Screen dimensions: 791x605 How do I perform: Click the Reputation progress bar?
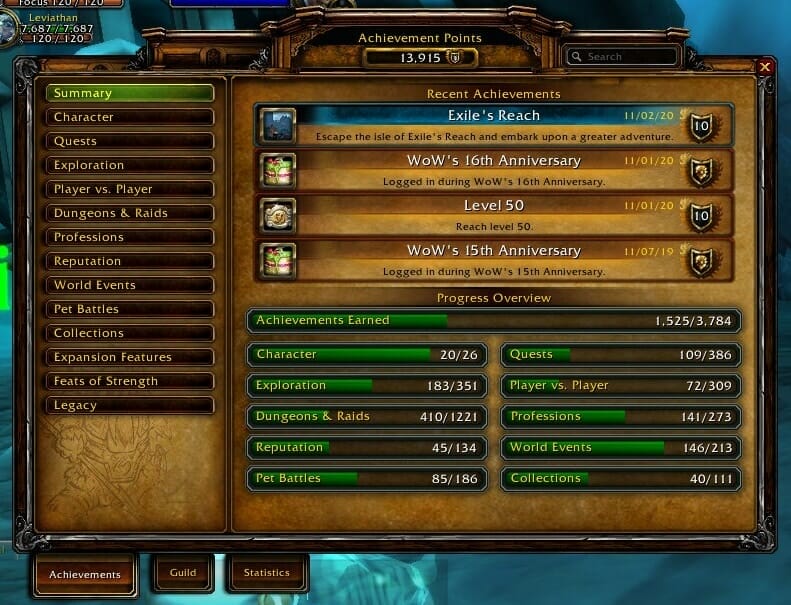367,448
